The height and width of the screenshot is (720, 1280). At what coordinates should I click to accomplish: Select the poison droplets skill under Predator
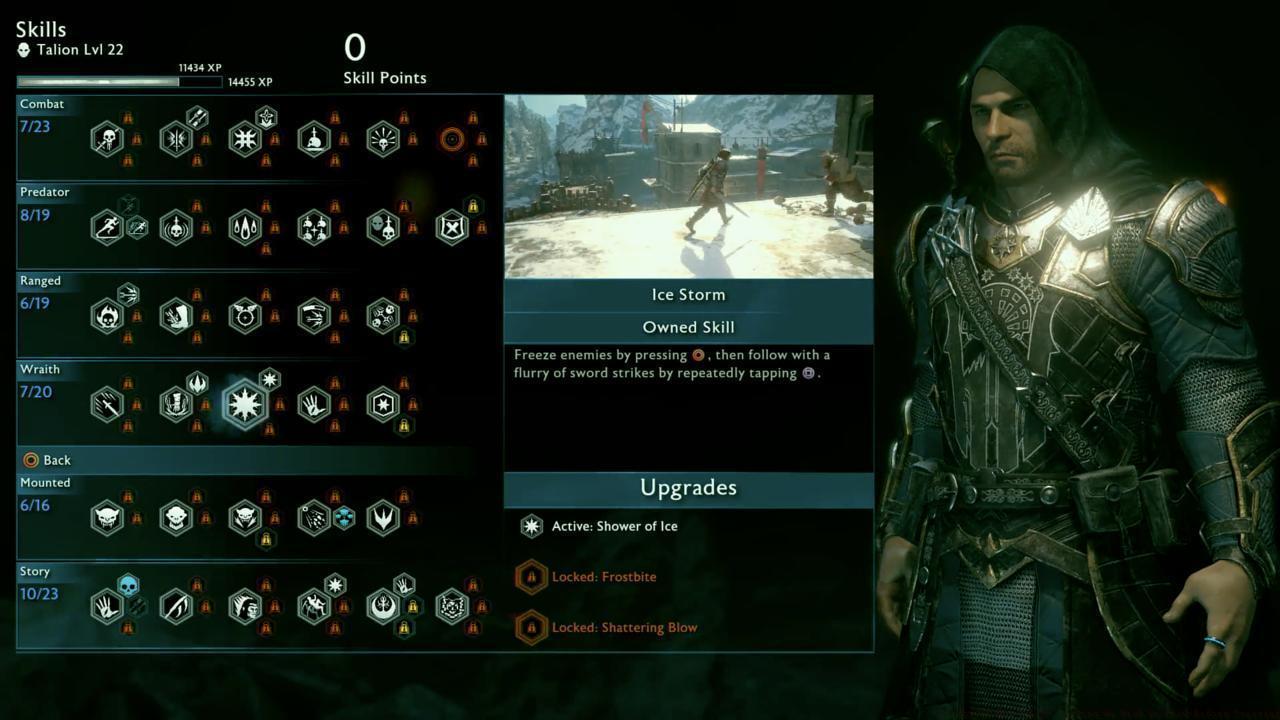245,226
